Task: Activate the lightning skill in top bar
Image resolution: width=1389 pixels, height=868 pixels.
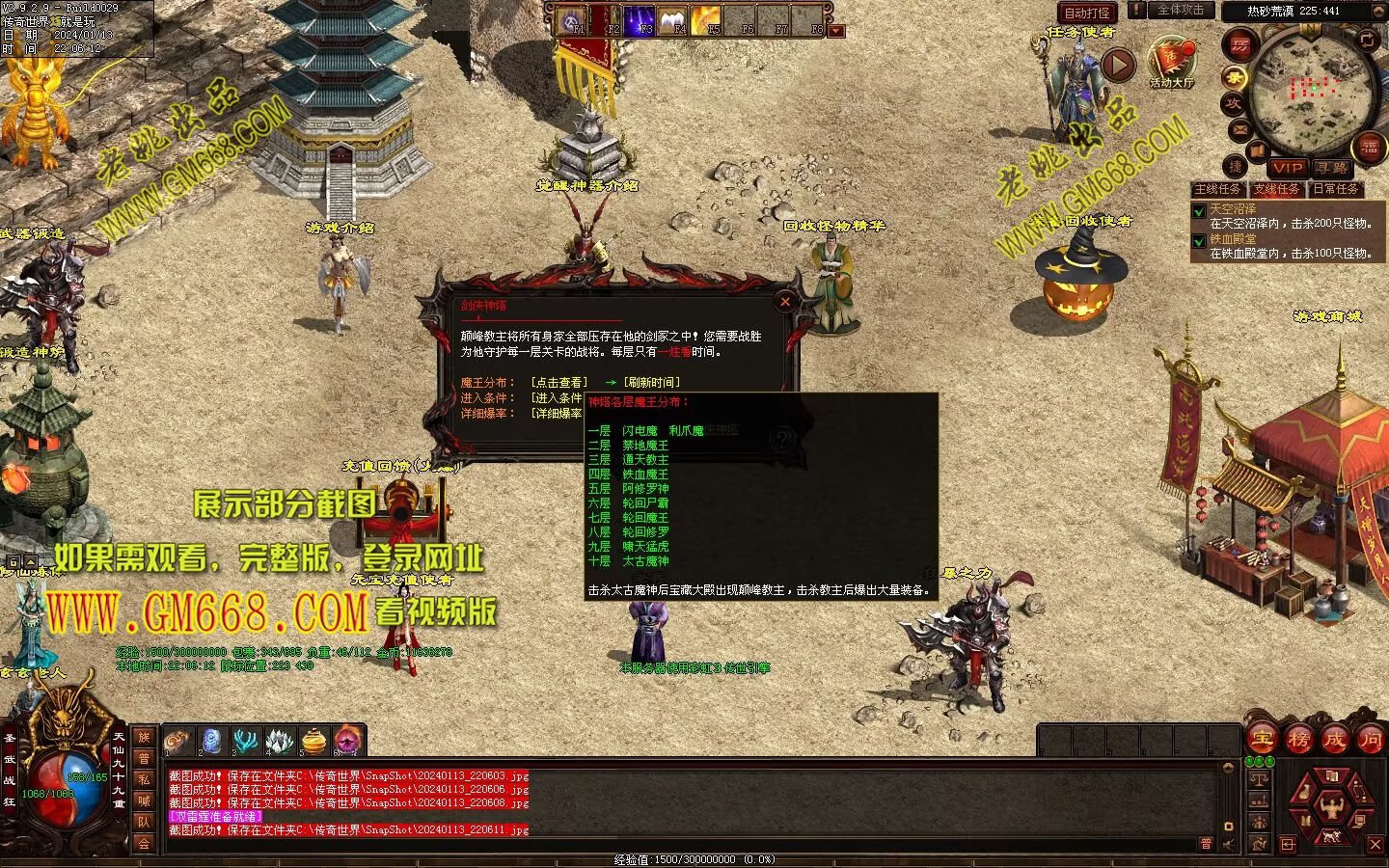Action: point(639,20)
